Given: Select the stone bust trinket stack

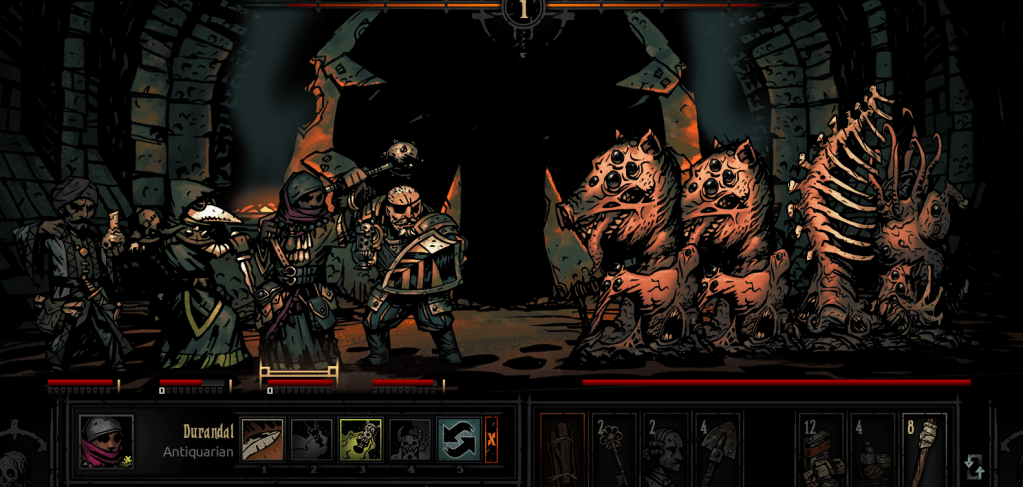Looking at the screenshot, I should (664, 449).
